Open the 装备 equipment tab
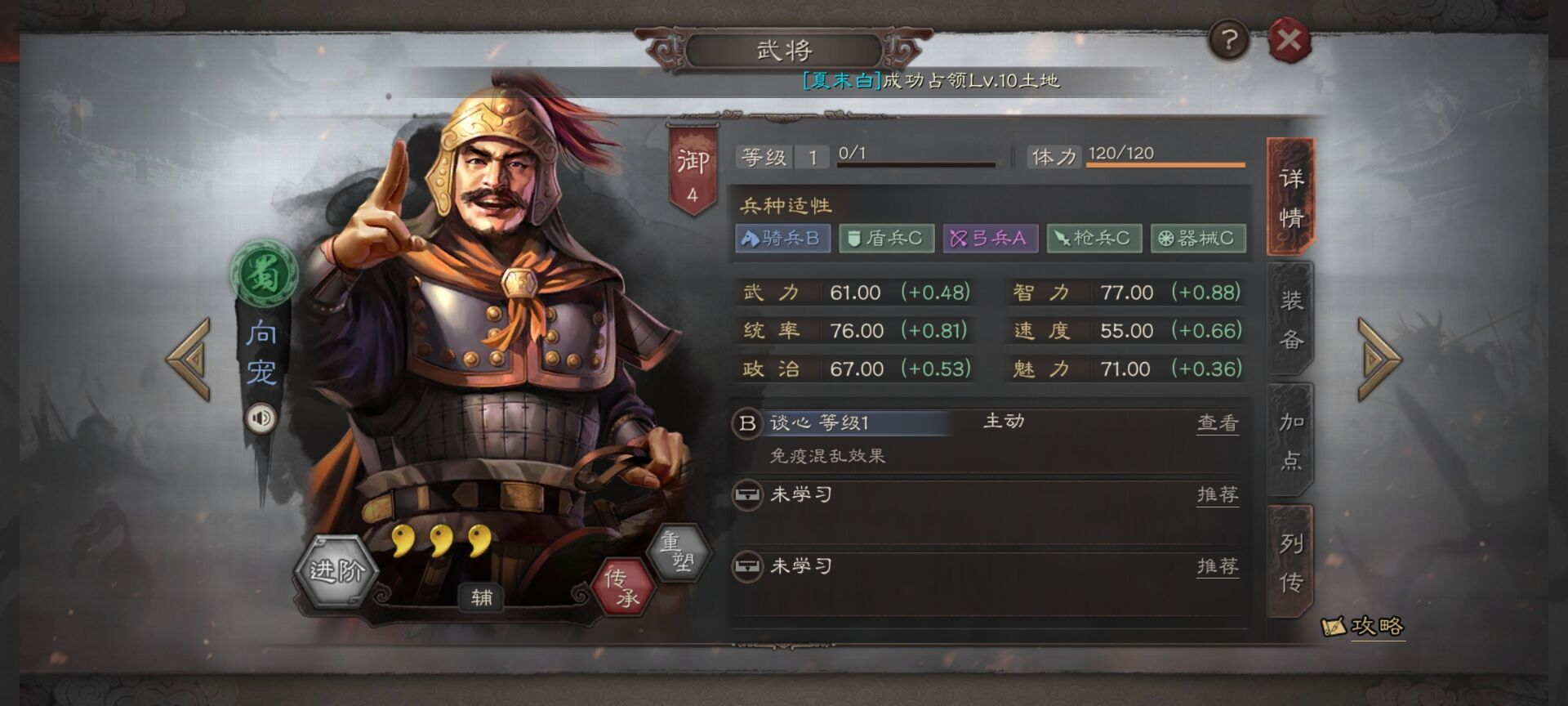 tap(1290, 319)
